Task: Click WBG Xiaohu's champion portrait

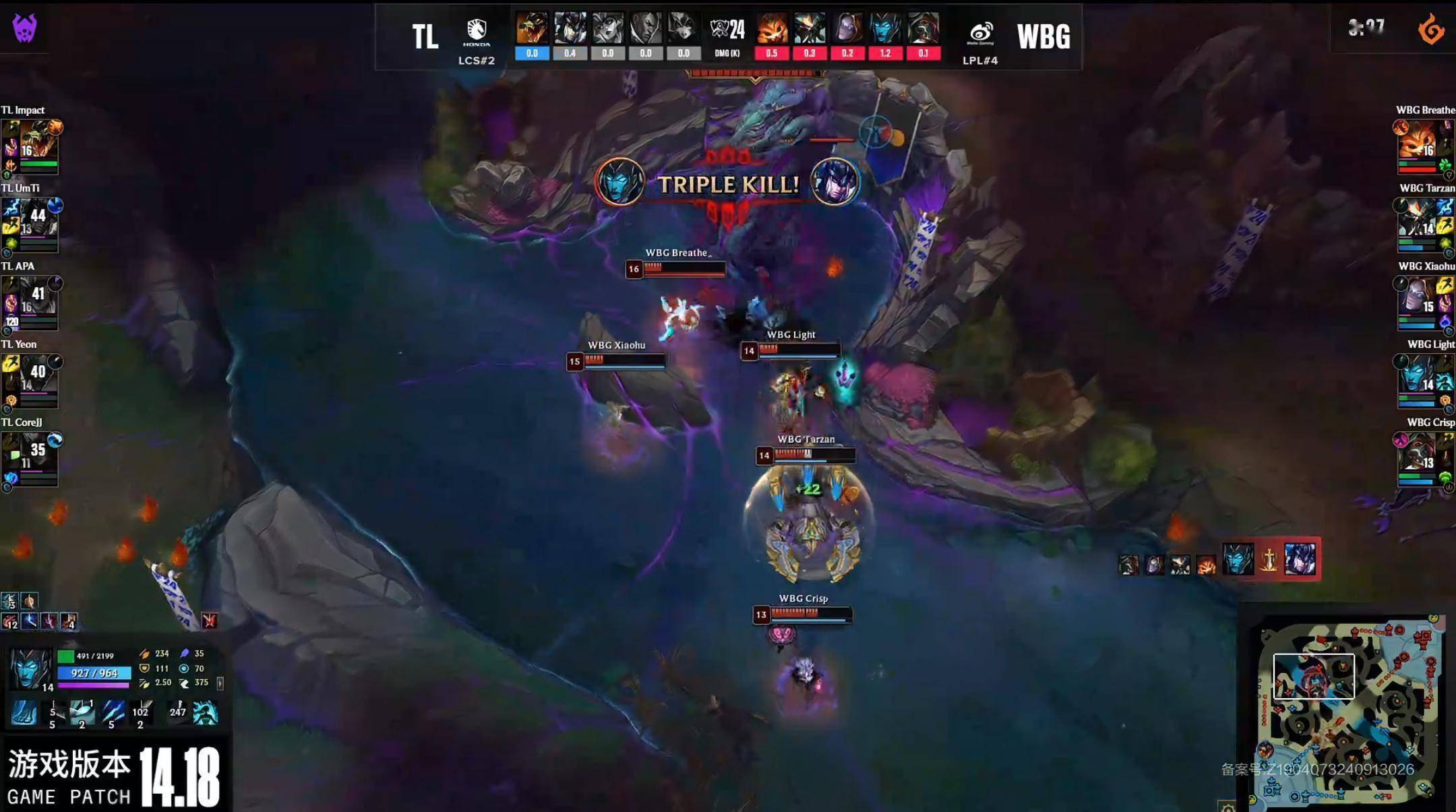Action: [x=1417, y=297]
